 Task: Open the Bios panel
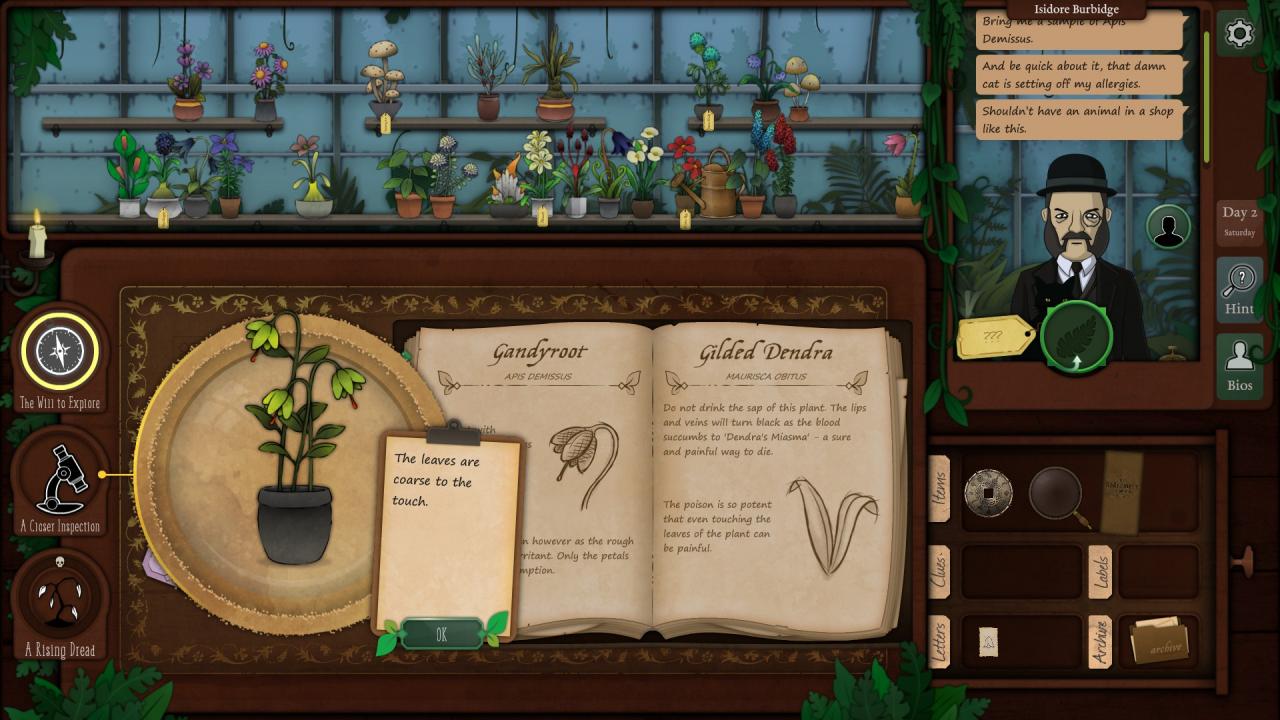(x=1239, y=364)
